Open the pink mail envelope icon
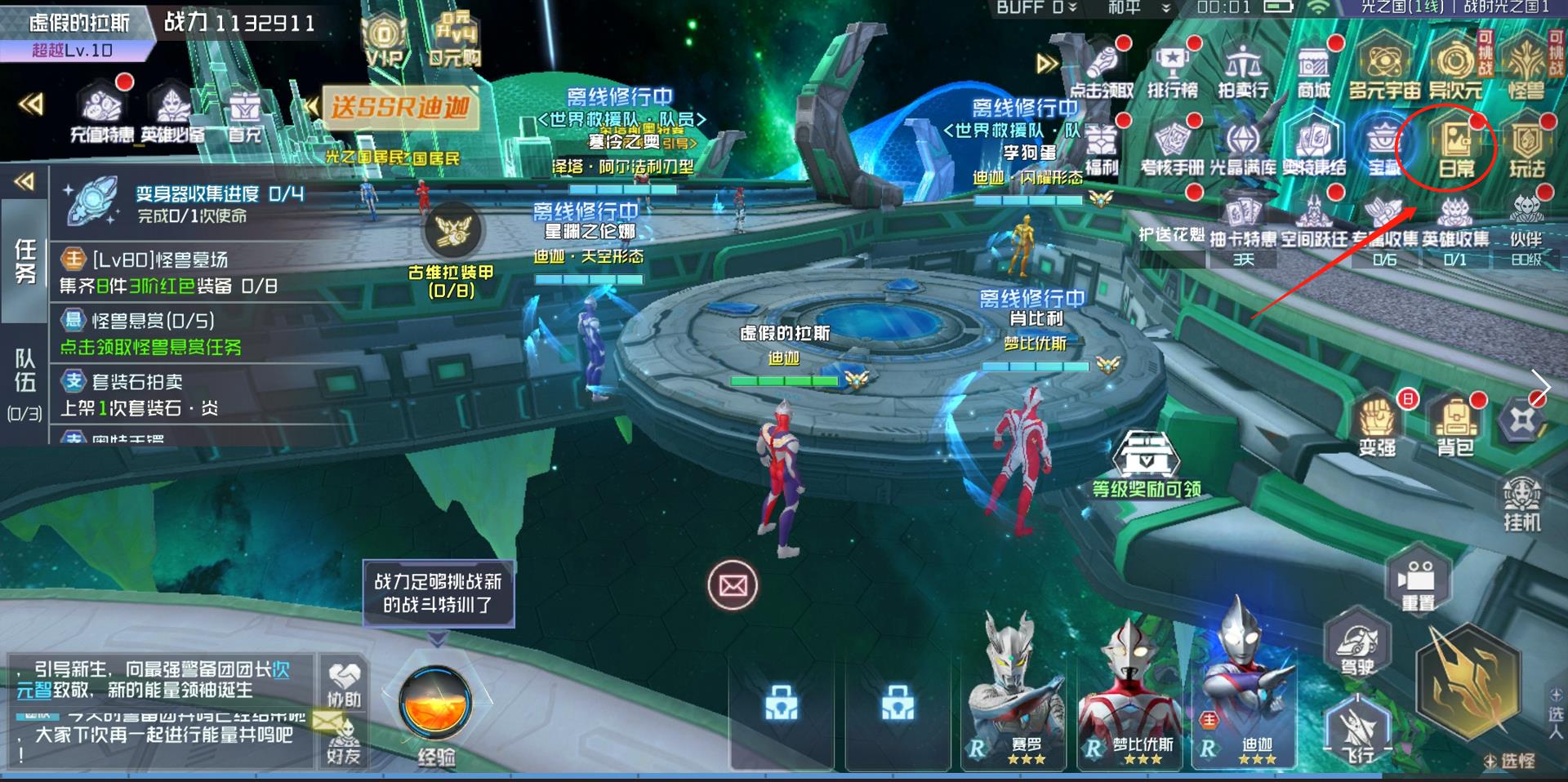 733,585
